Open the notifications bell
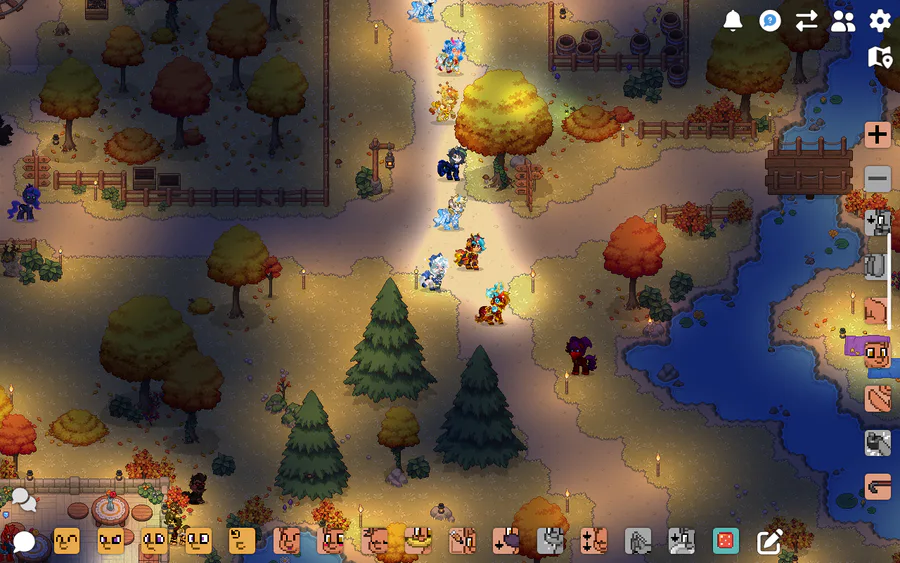The image size is (900, 563). pyautogui.click(x=733, y=21)
